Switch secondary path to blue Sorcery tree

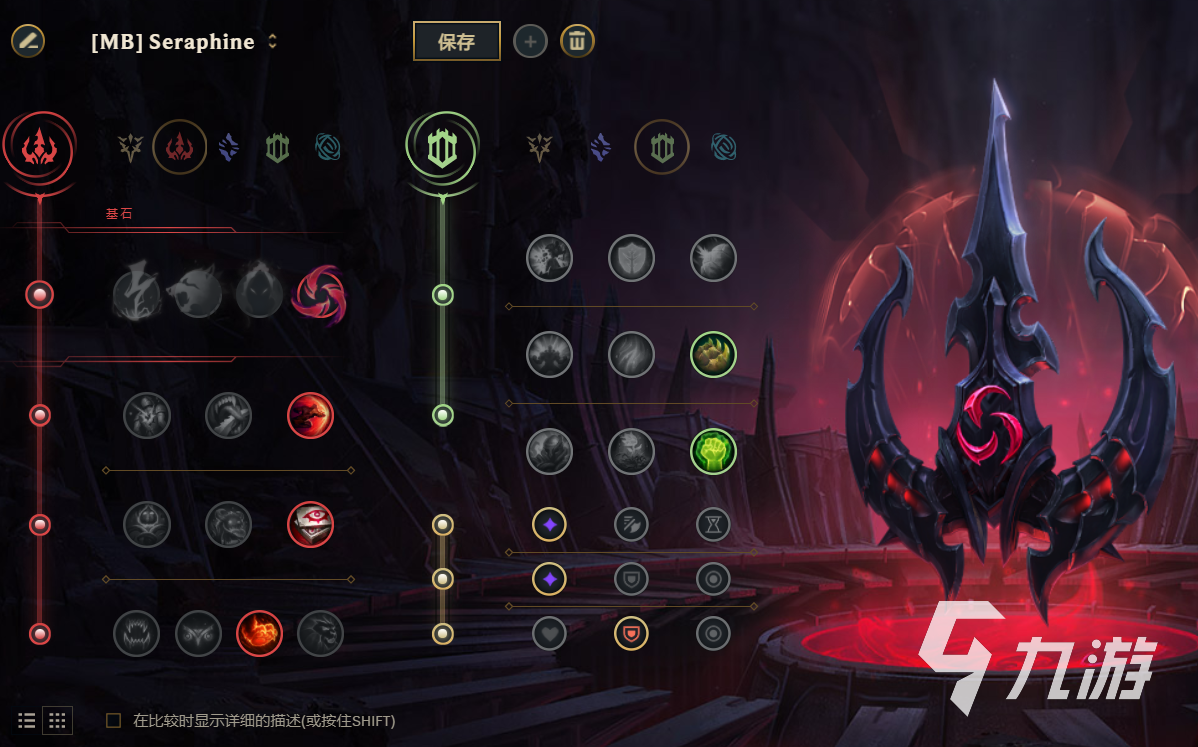tap(600, 148)
